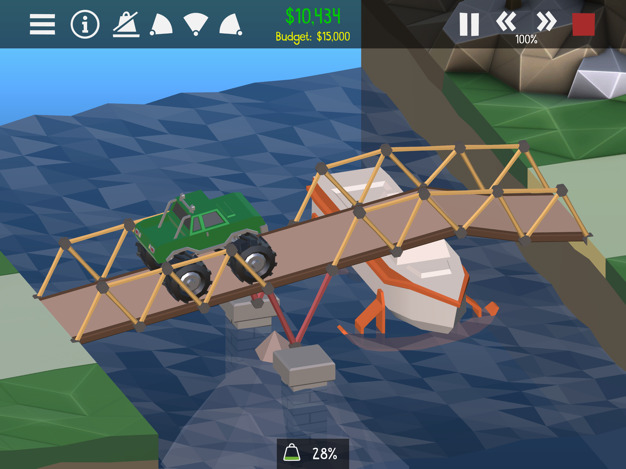This screenshot has height=469, width=626.
Task: Toggle the crossed-out cone camera icon
Action: [x=126, y=23]
